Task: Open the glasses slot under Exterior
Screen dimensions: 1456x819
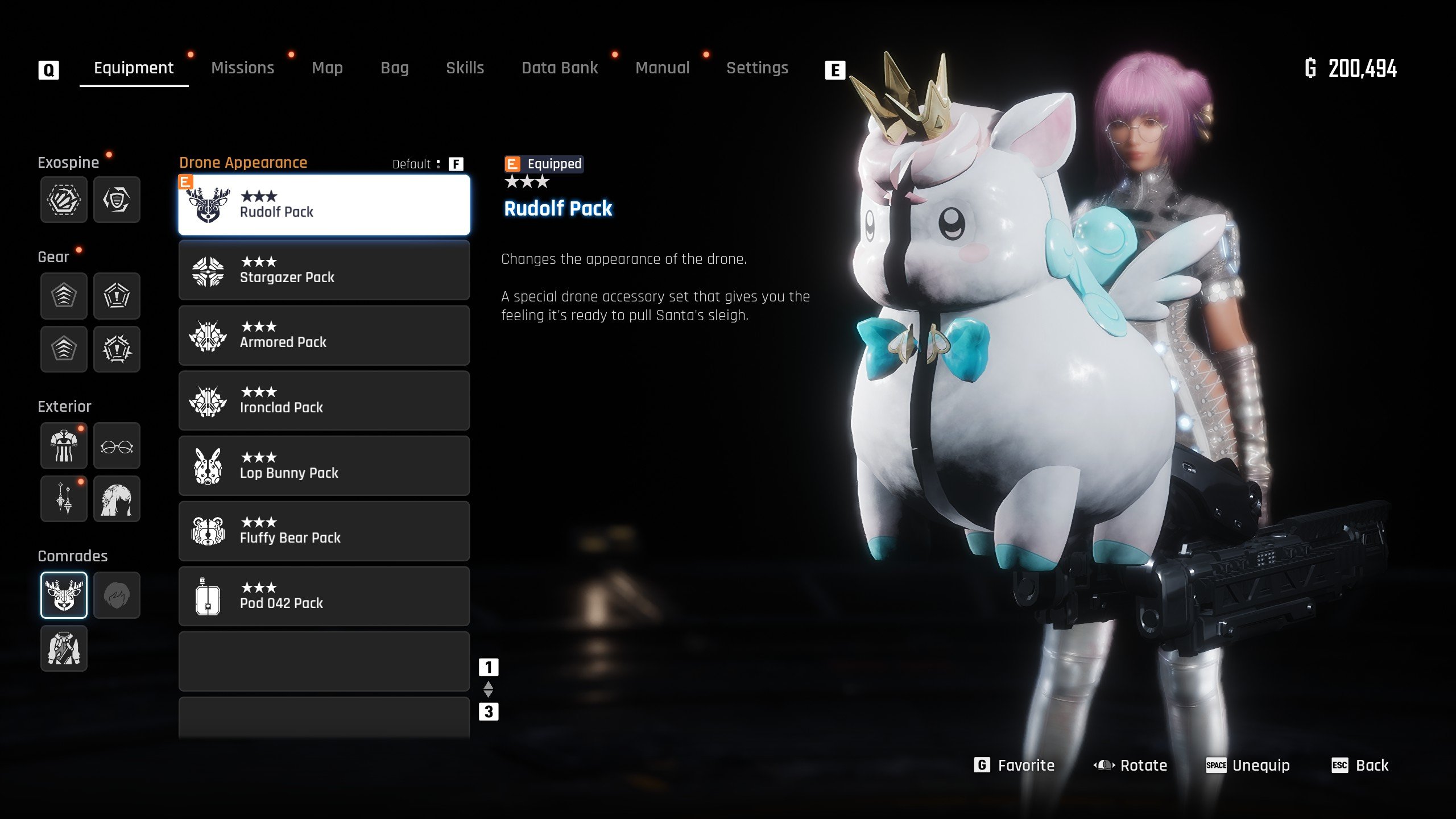Action: click(x=117, y=446)
